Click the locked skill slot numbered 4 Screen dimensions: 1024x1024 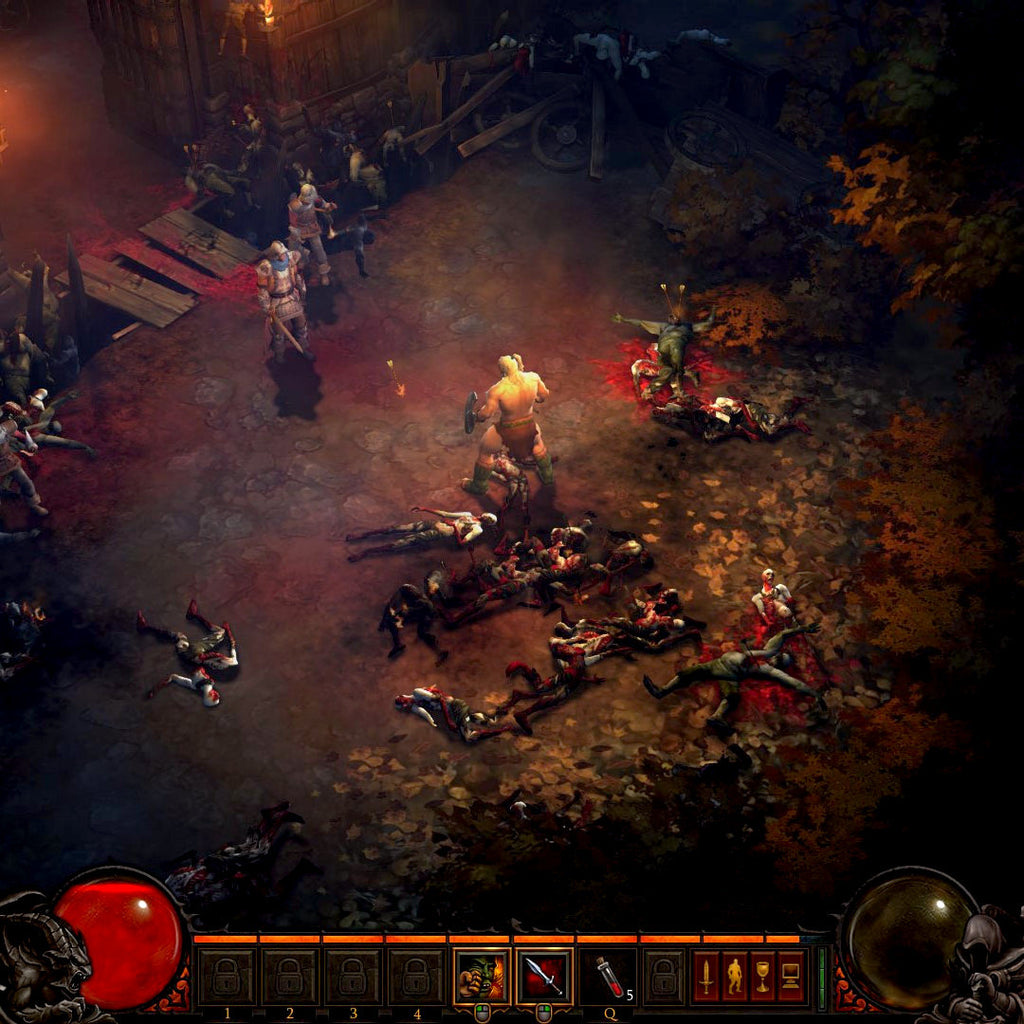pyautogui.click(x=417, y=977)
